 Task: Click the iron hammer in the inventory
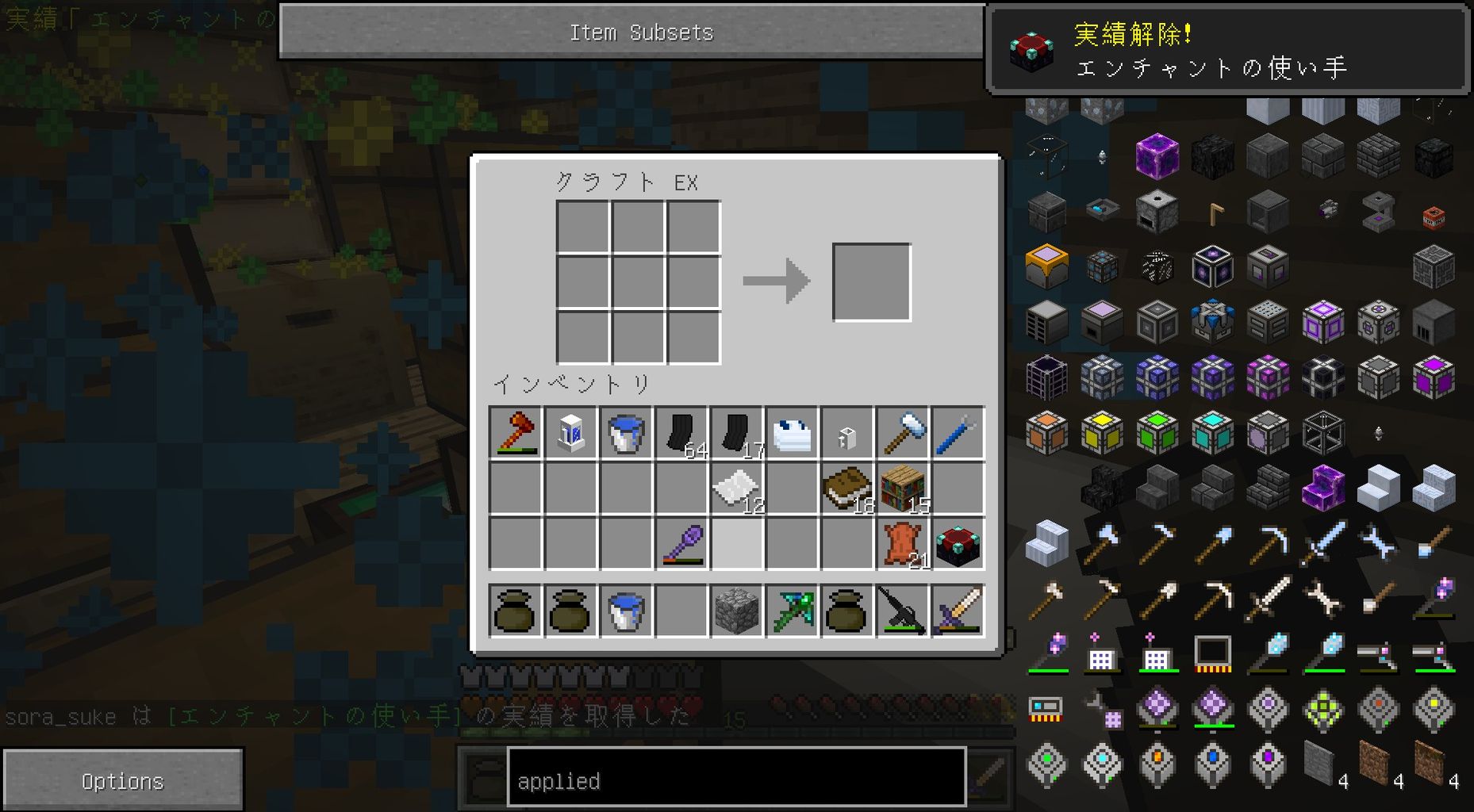(904, 432)
